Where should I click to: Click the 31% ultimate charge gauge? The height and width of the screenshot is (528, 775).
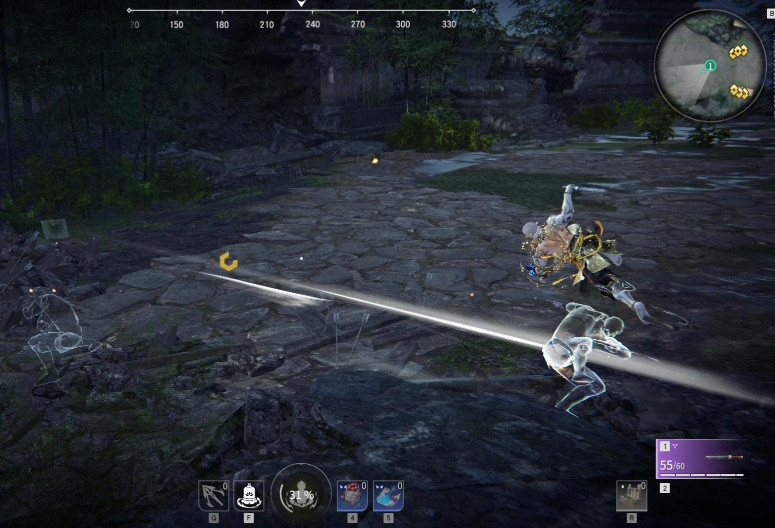pyautogui.click(x=300, y=494)
